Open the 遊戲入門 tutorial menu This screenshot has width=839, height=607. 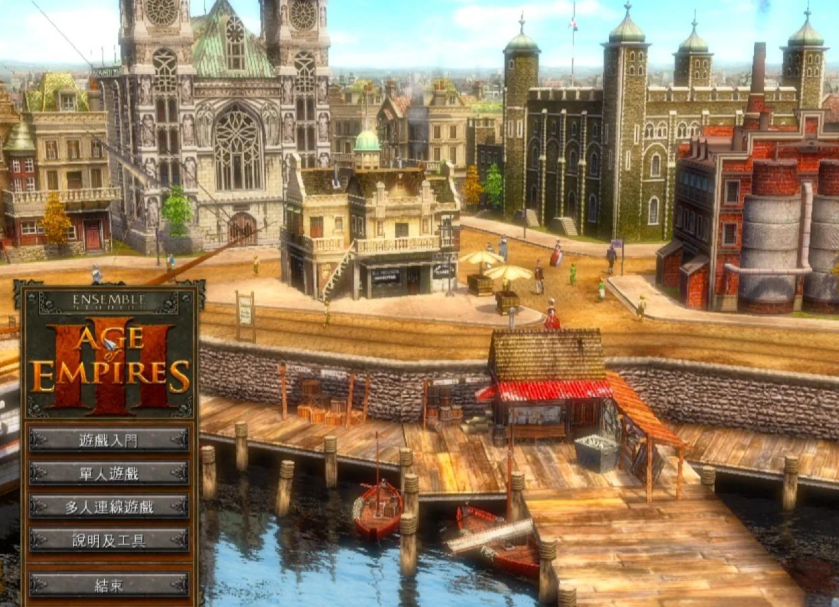pyautogui.click(x=109, y=439)
